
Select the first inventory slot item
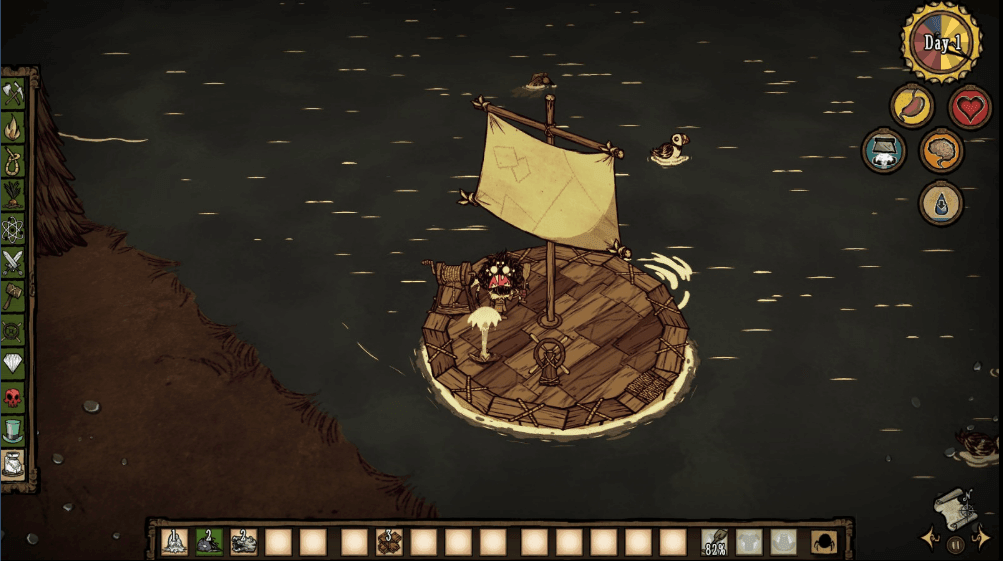[x=174, y=542]
